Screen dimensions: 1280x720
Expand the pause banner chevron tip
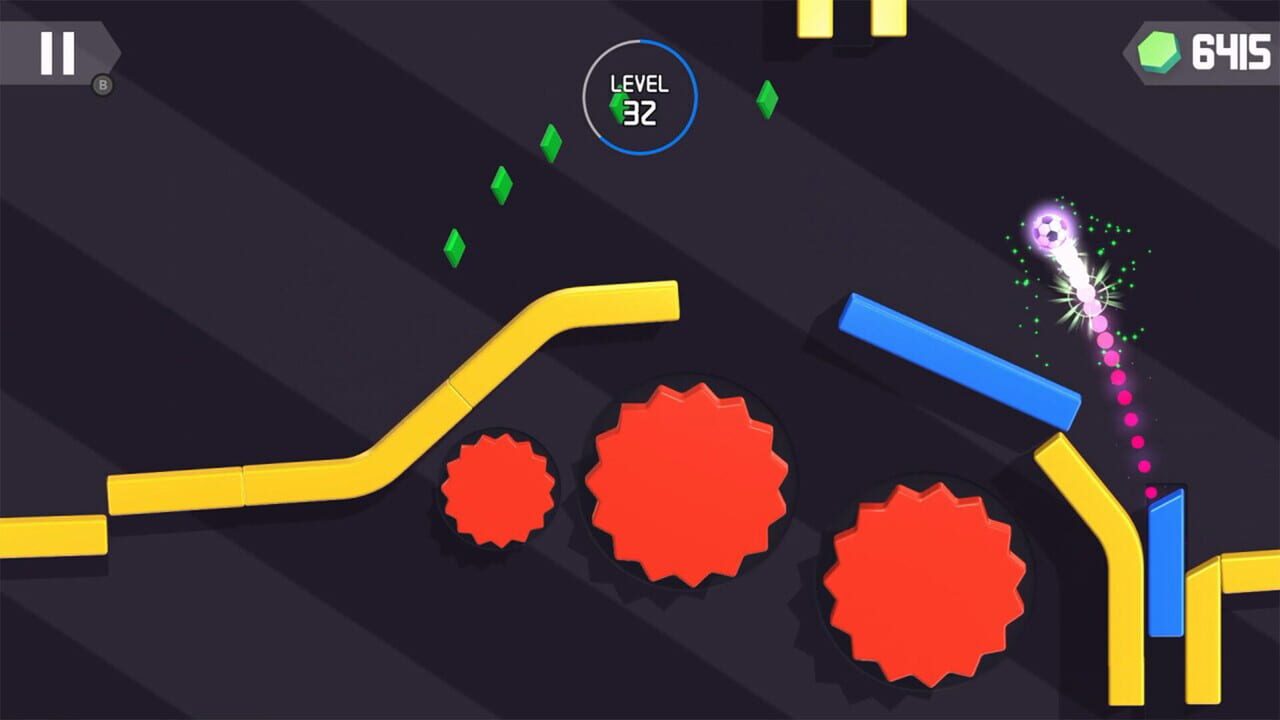(118, 52)
